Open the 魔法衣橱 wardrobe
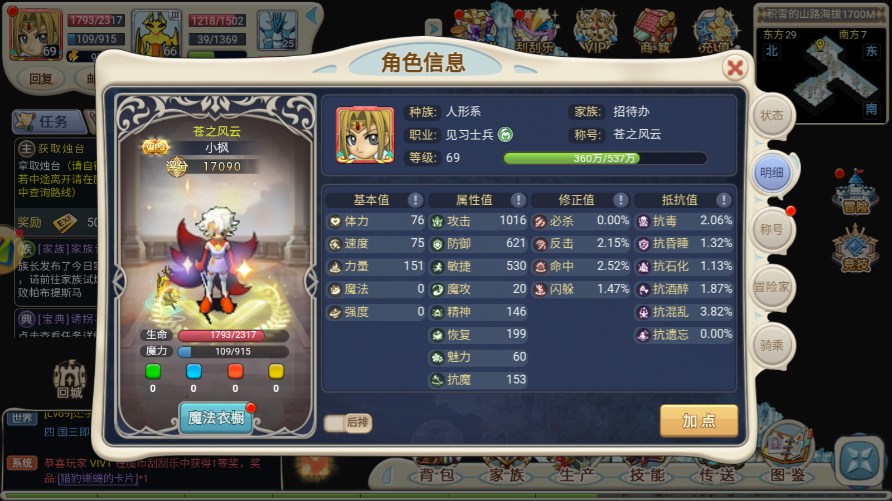 tap(215, 418)
